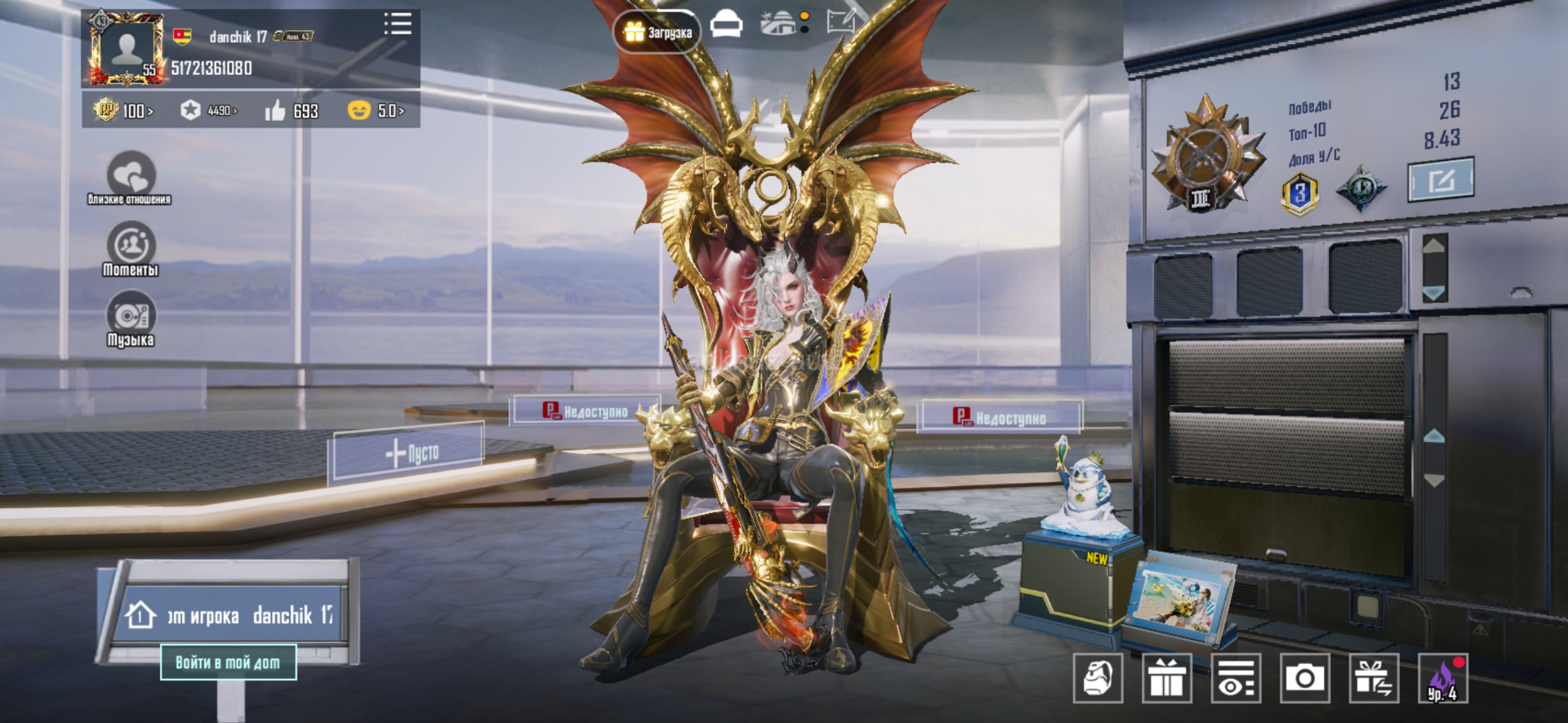
Task: Click the player avatar portrait
Action: click(x=127, y=49)
